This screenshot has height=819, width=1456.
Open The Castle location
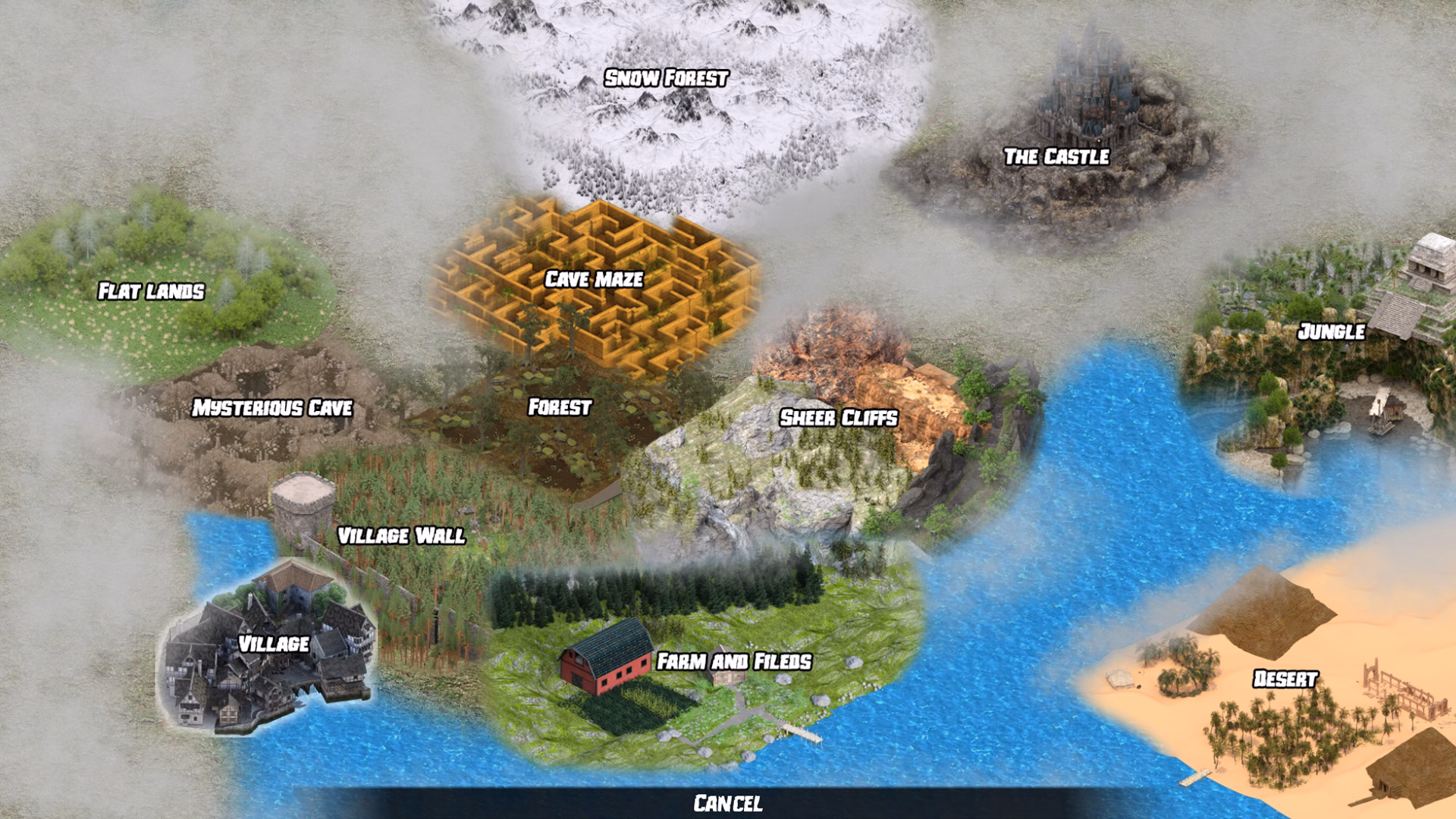[1056, 156]
